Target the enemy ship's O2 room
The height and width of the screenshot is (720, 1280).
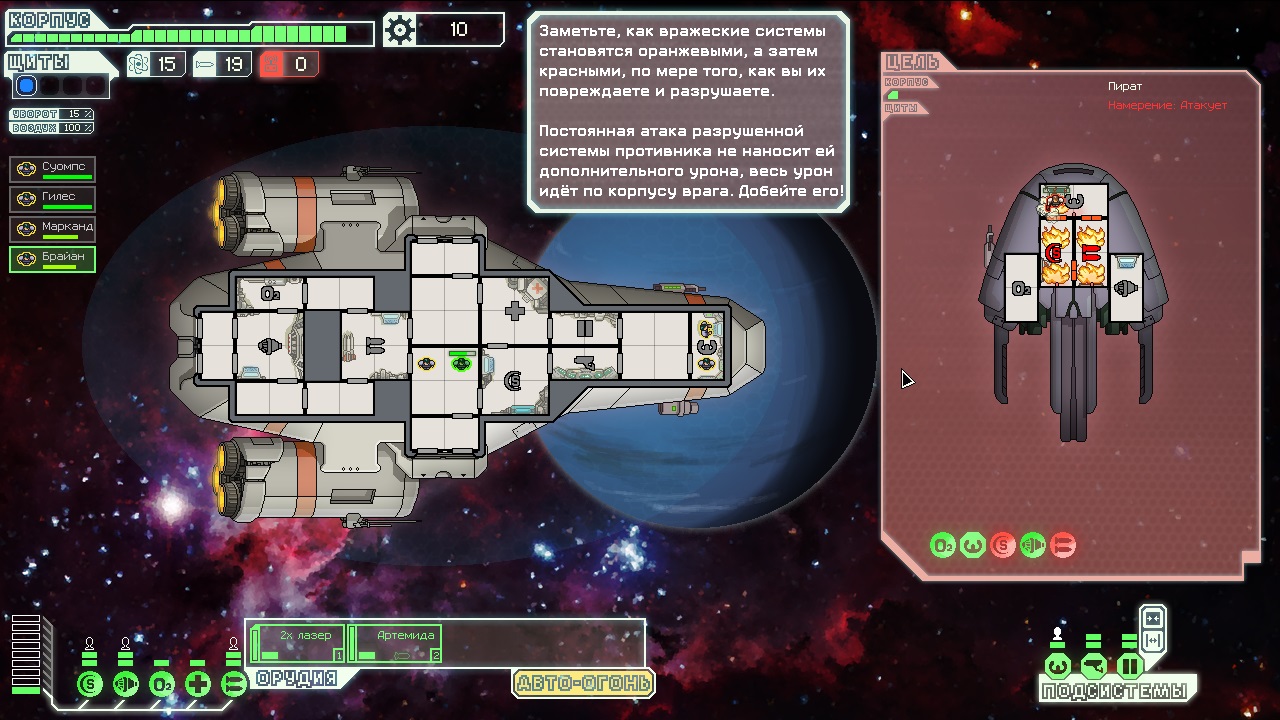pyautogui.click(x=1021, y=288)
